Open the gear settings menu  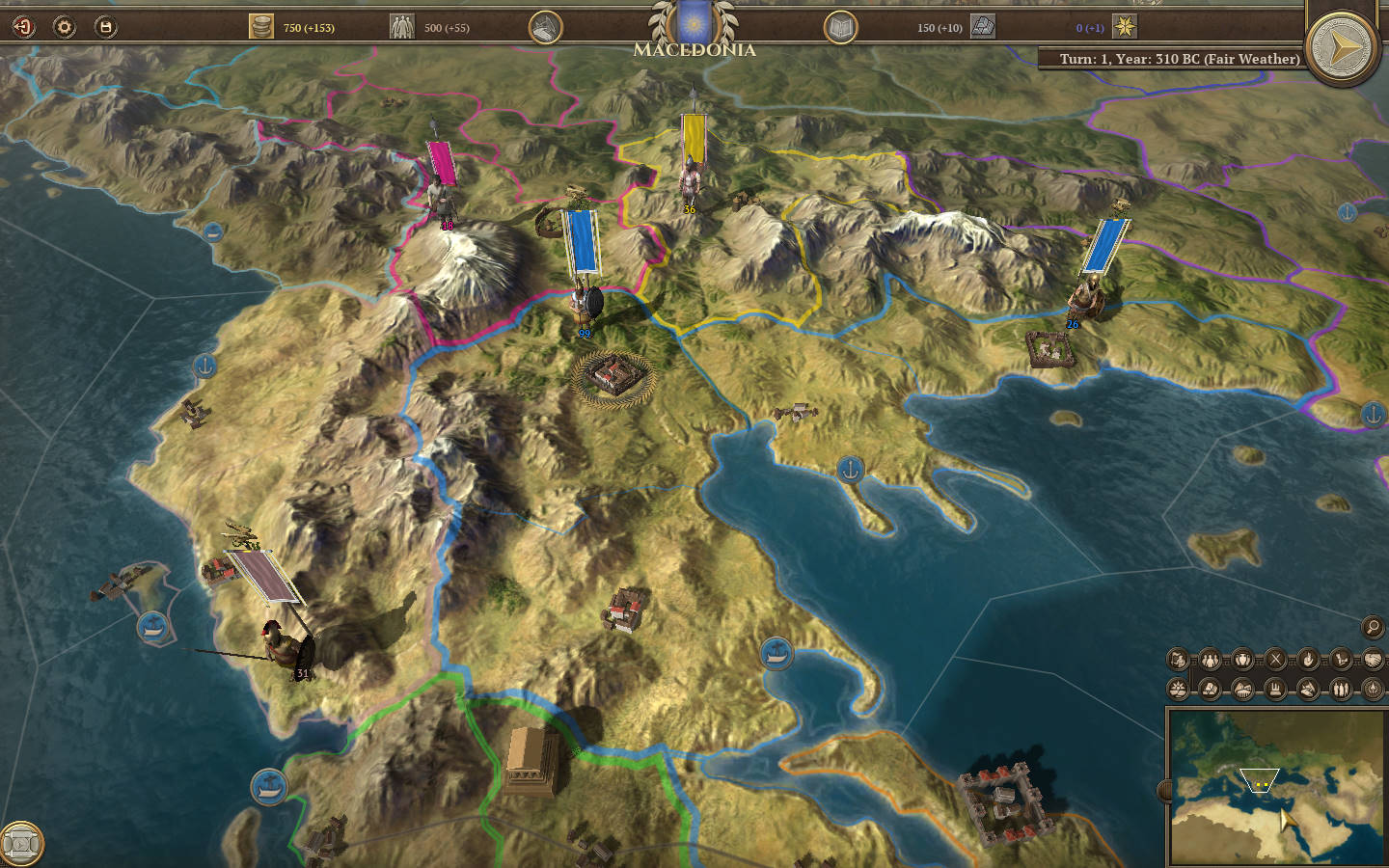point(65,27)
